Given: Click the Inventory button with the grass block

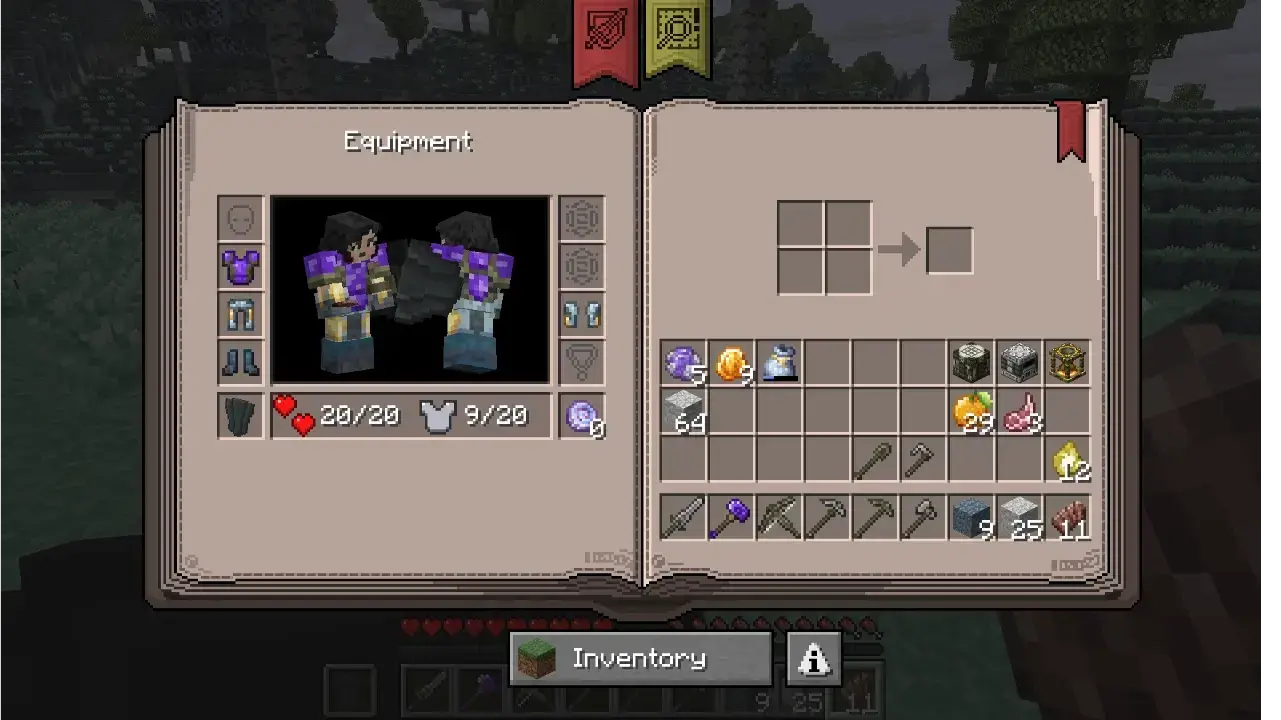Looking at the screenshot, I should tap(640, 658).
